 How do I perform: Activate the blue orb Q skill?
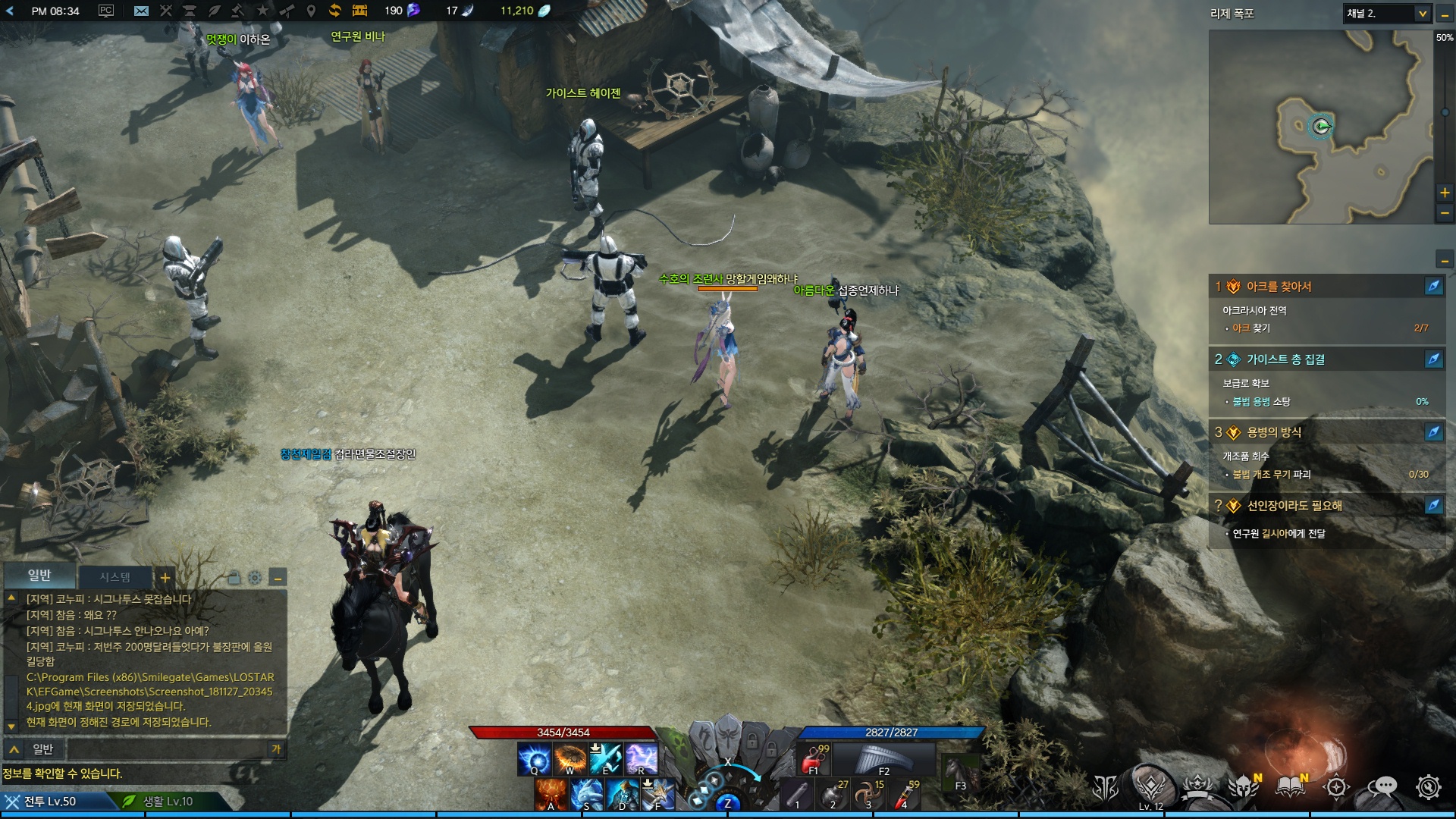coord(534,759)
